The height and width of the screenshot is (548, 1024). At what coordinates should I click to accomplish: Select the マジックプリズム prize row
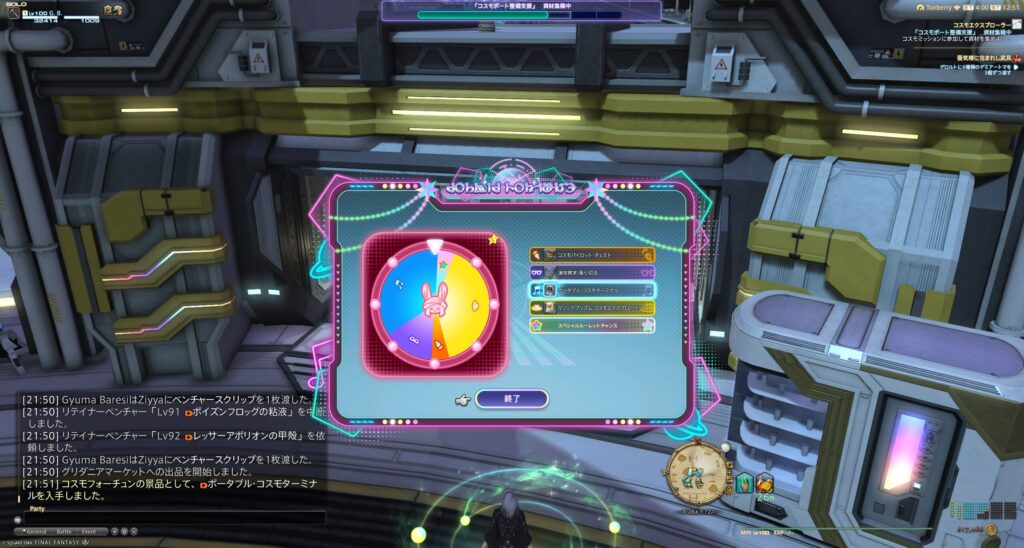click(x=592, y=307)
